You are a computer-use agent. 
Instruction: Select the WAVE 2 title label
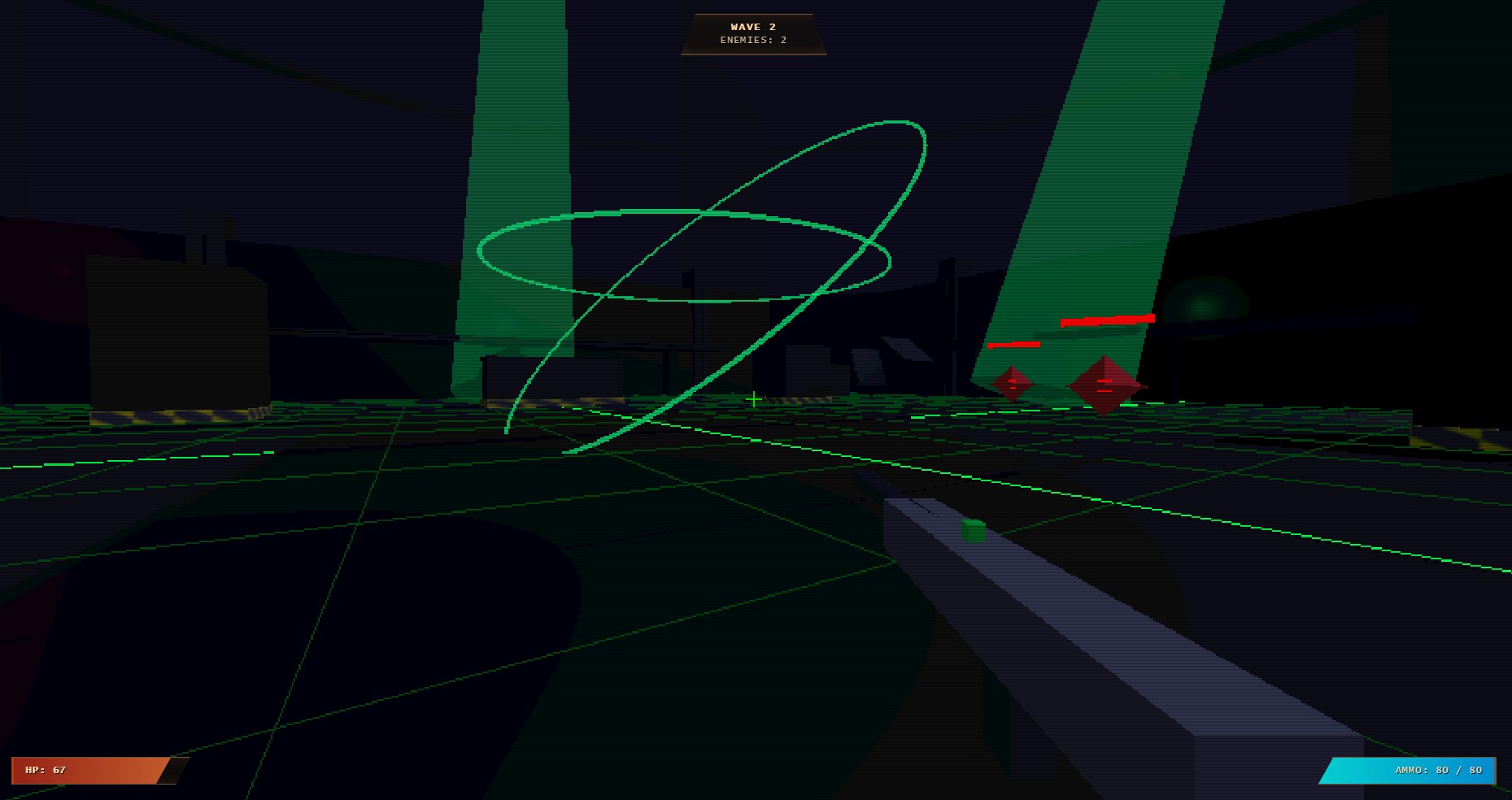[x=752, y=27]
